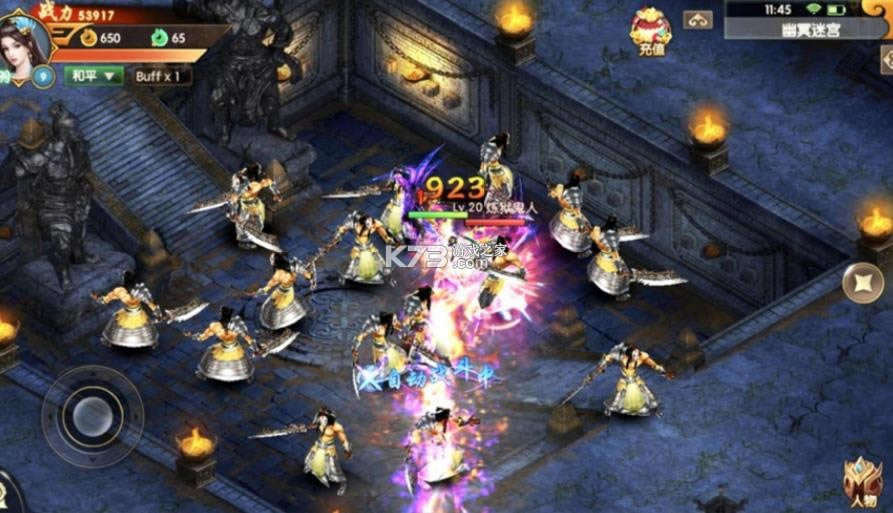
Task: Show the Buff x1 status list
Action: point(159,75)
